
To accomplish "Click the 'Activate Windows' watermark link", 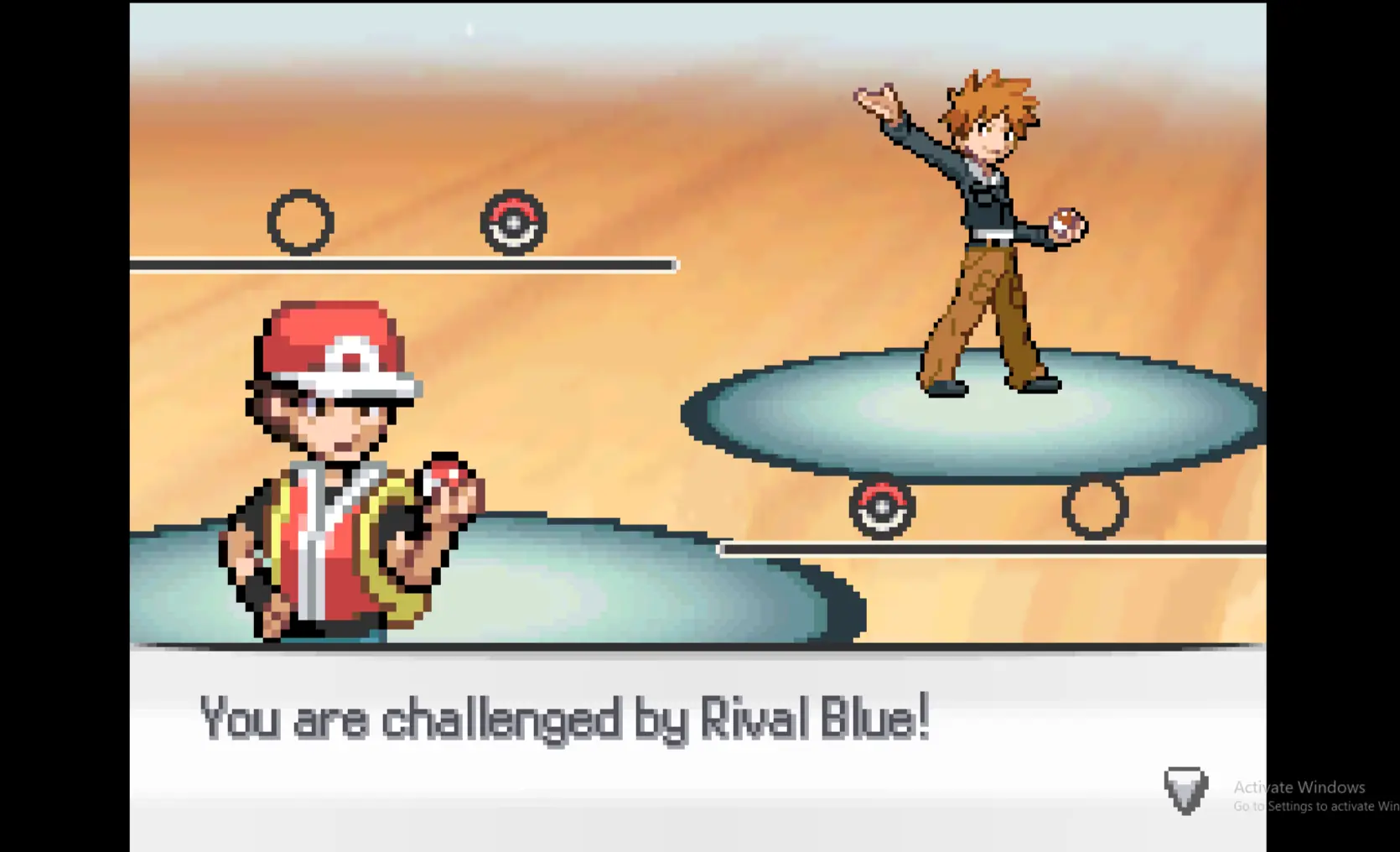I will [1298, 787].
